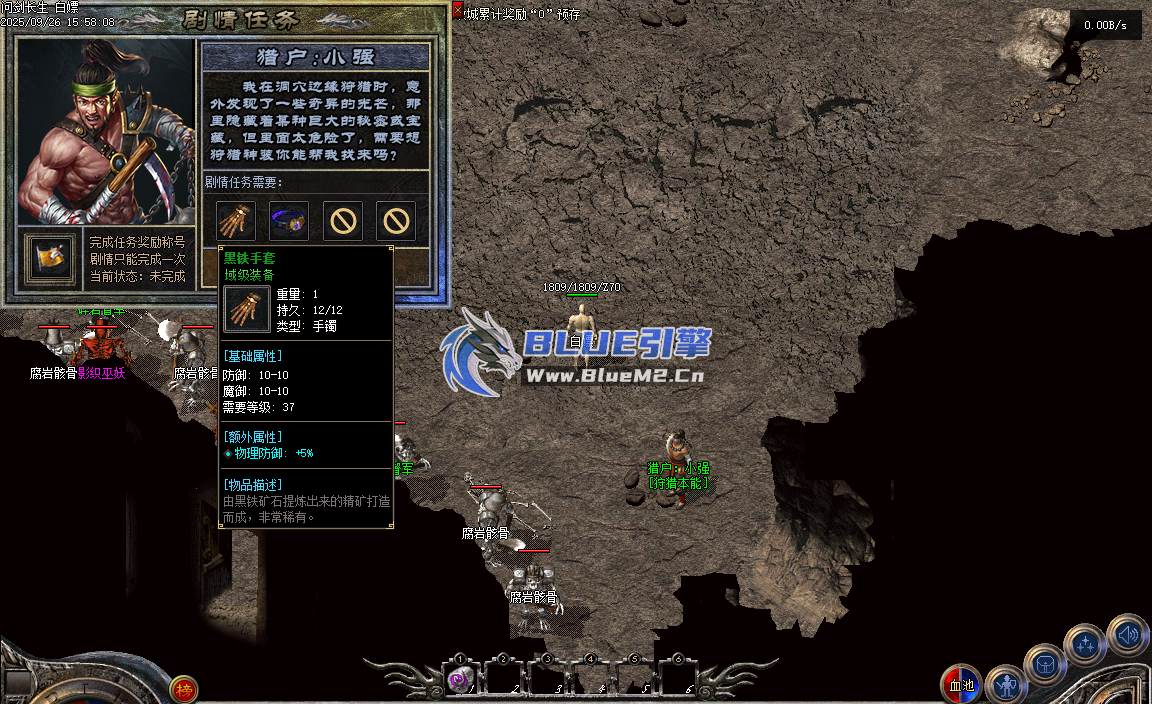Viewport: 1152px width, 704px height.
Task: Click the yellow flag title reward icon
Action: coord(49,258)
